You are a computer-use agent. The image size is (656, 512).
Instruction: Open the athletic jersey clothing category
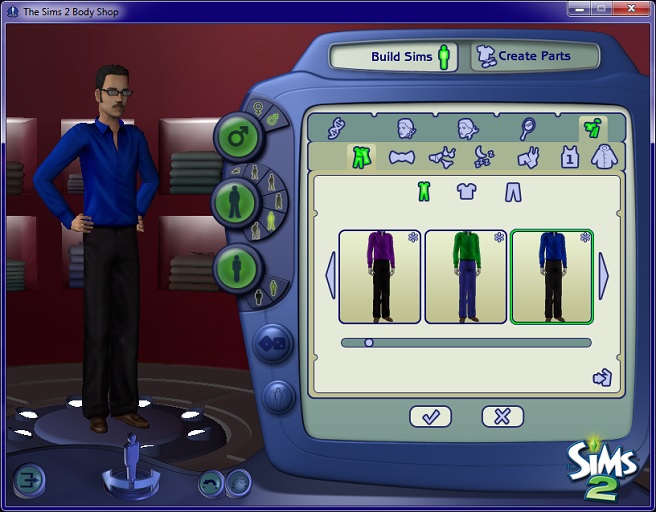(569, 157)
